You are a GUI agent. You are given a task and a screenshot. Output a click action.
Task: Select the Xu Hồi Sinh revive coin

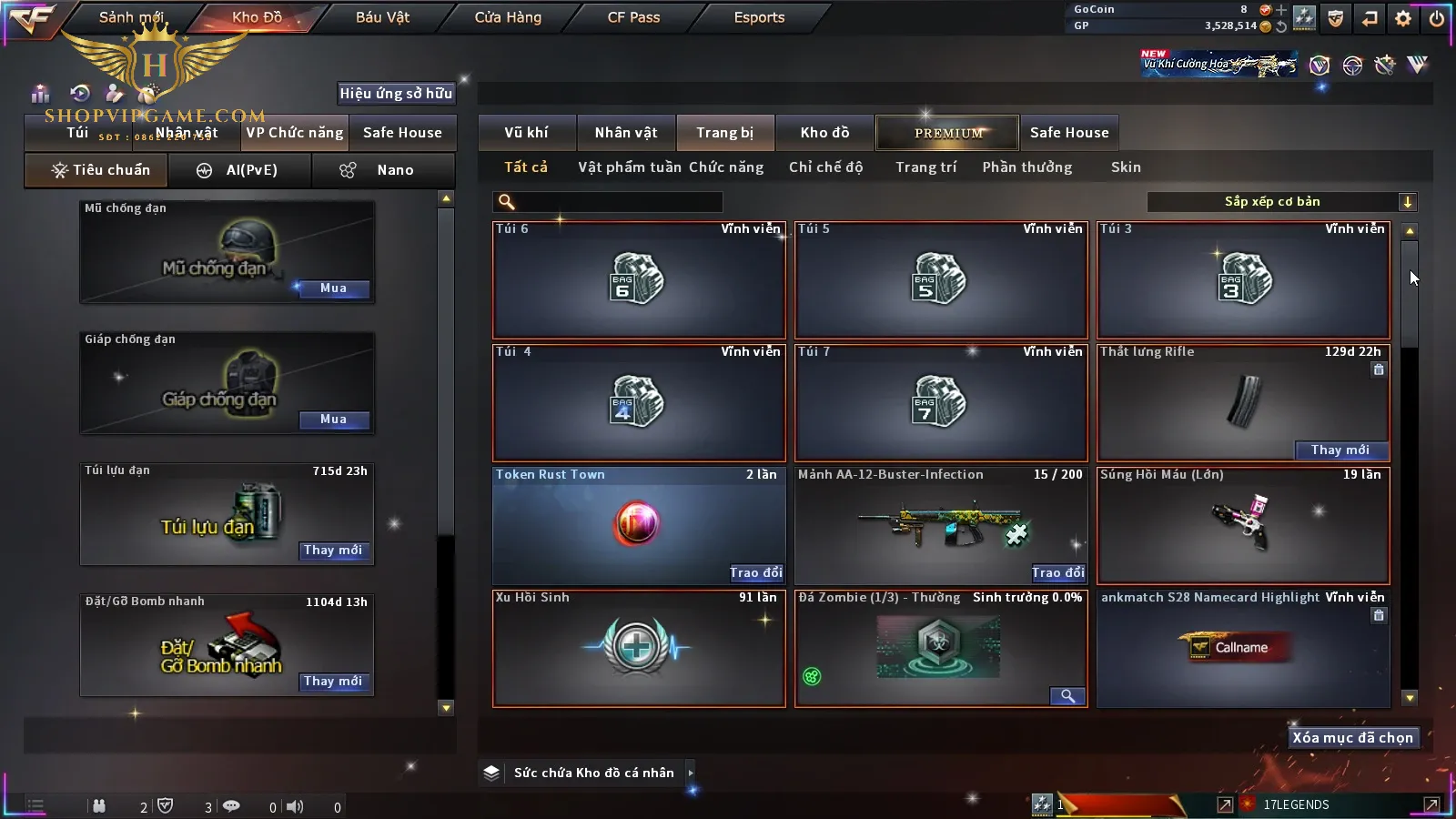[x=638, y=649]
